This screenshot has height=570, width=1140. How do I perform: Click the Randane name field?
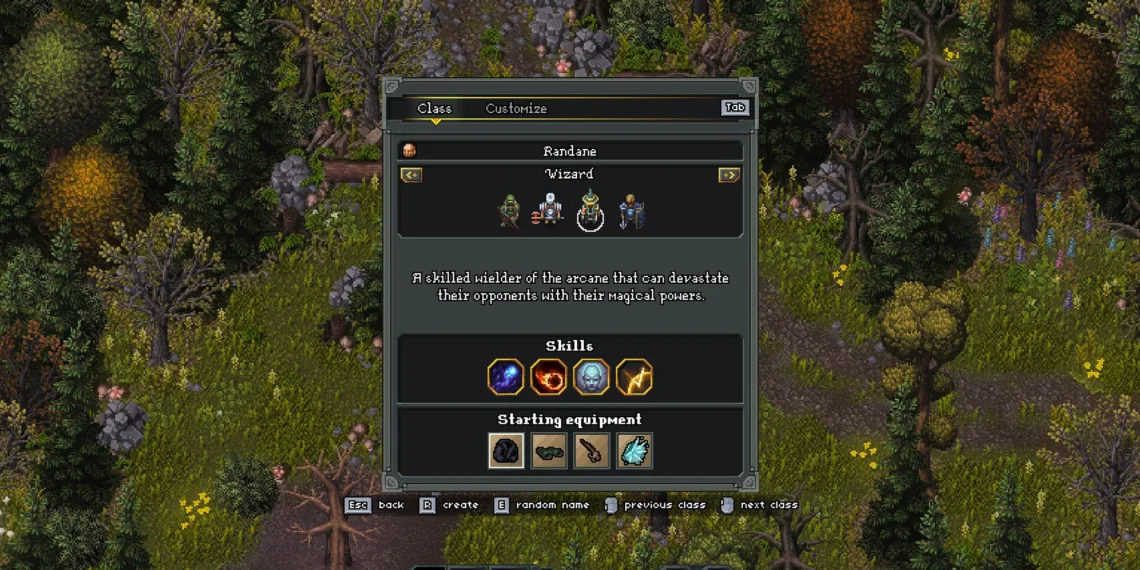(570, 151)
